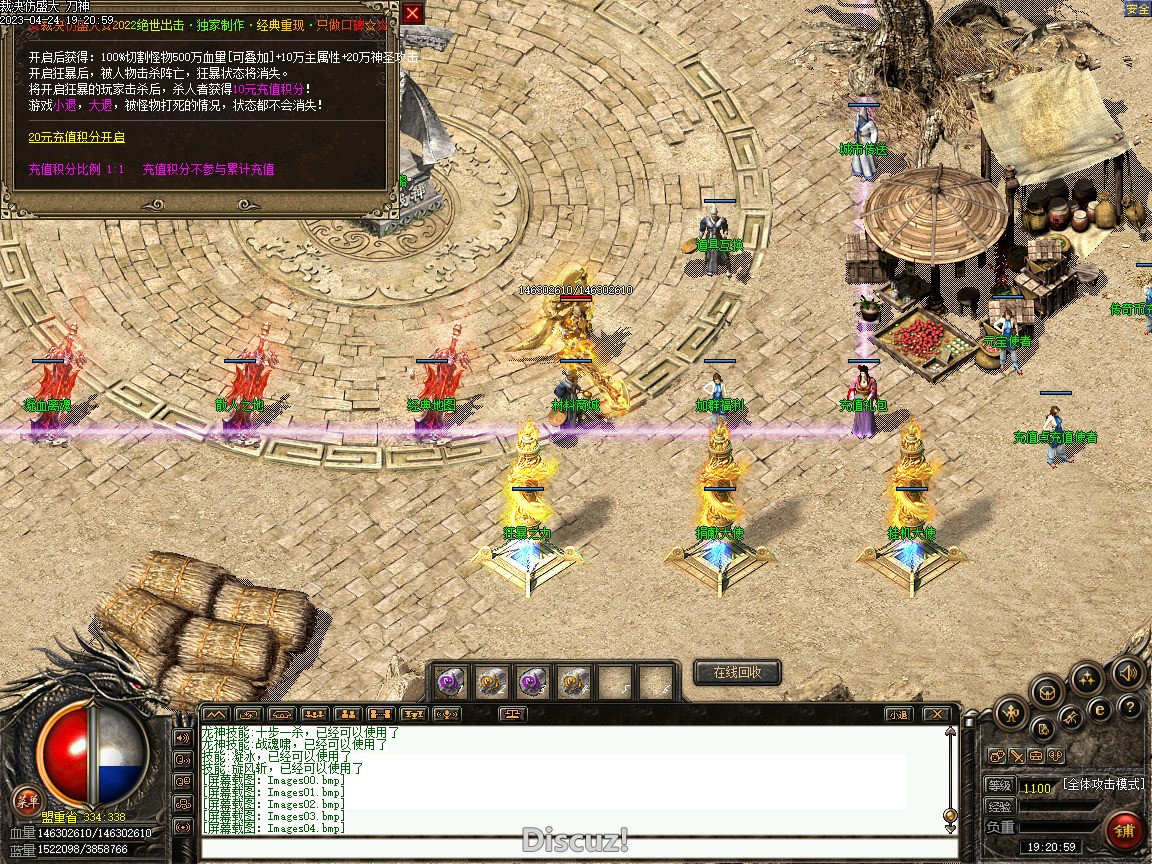Click the round 'e' button

pos(1100,709)
